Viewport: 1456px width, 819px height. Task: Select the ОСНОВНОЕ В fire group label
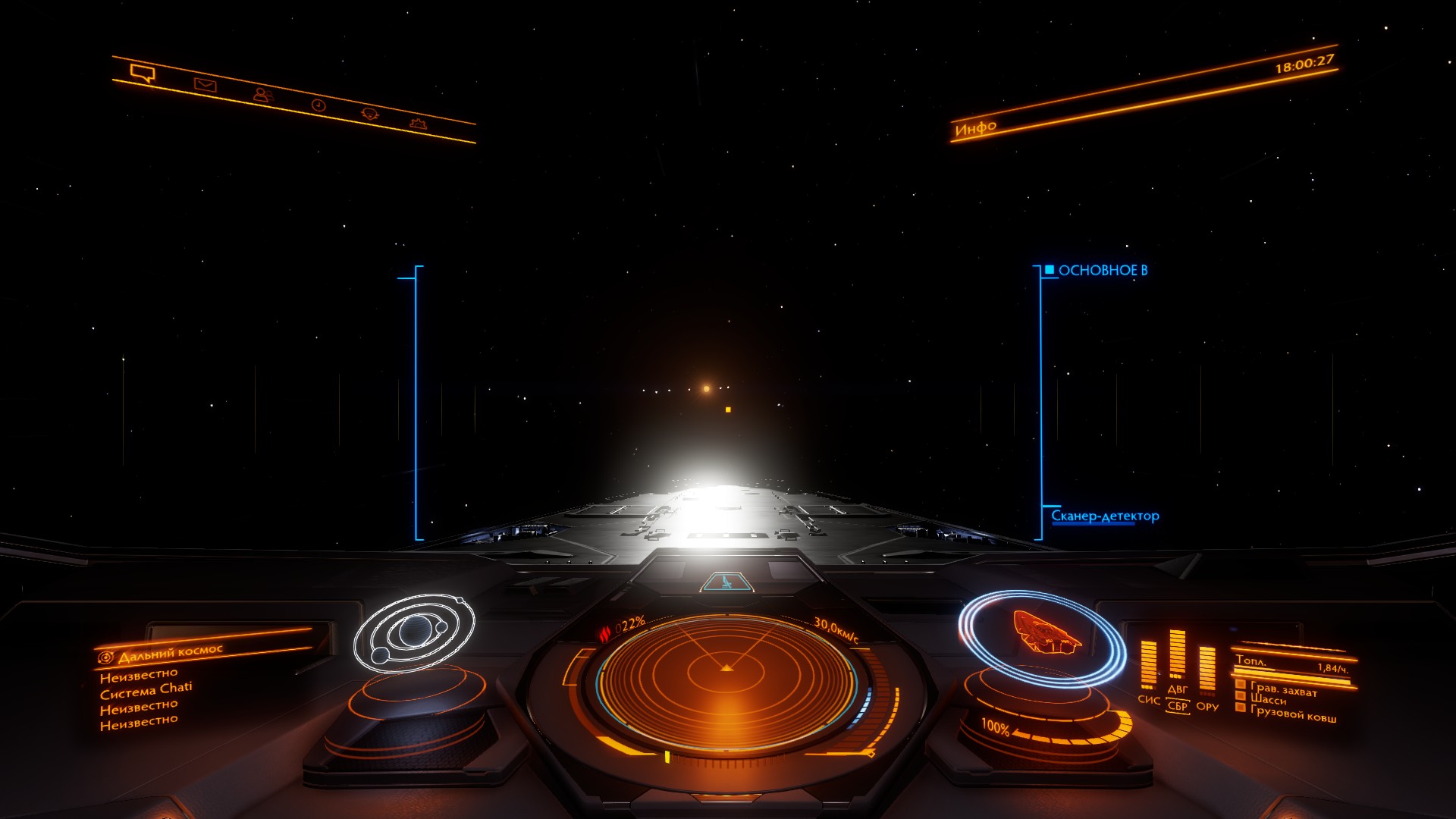(x=1102, y=270)
